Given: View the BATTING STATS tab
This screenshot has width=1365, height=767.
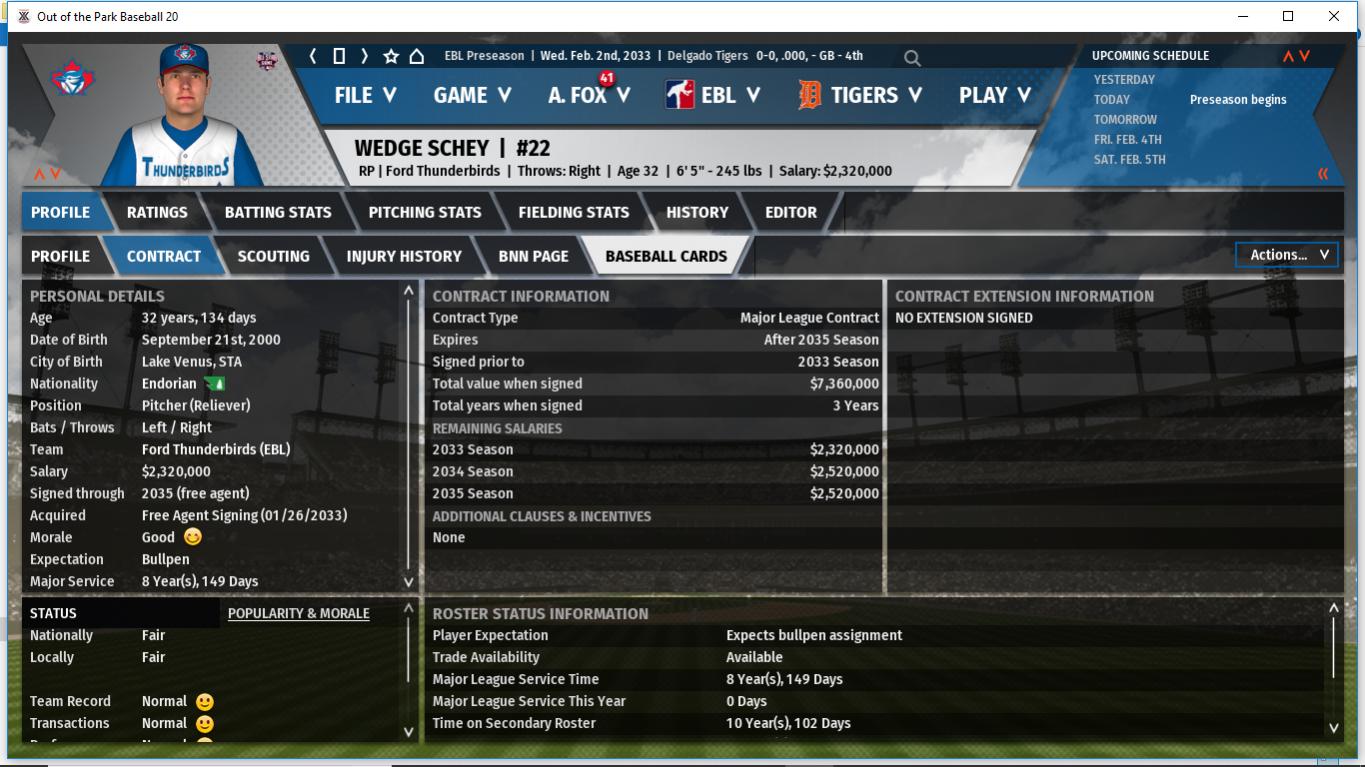Looking at the screenshot, I should (278, 212).
